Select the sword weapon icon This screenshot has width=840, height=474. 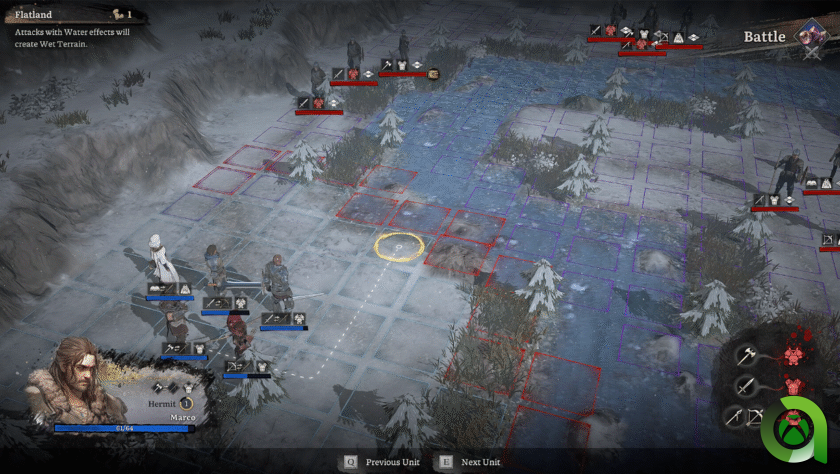tap(747, 386)
